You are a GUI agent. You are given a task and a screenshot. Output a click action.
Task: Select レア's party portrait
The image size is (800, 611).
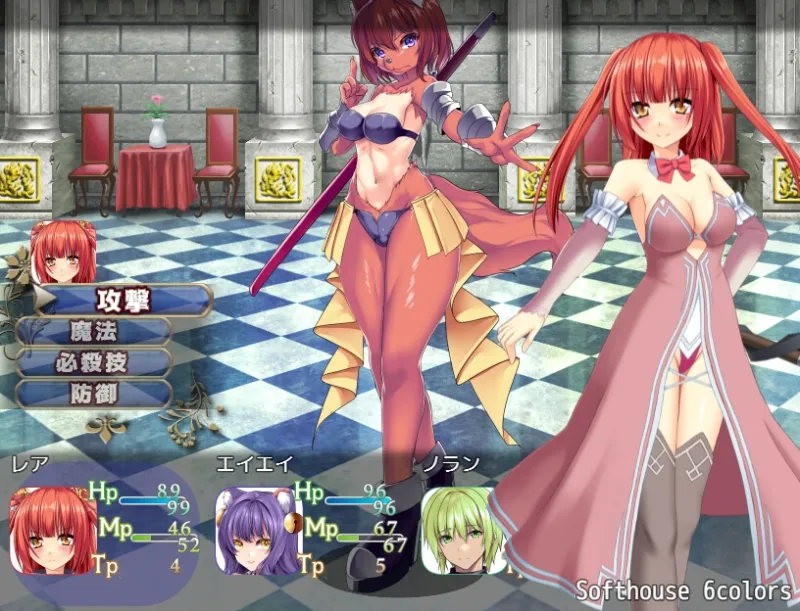52,530
